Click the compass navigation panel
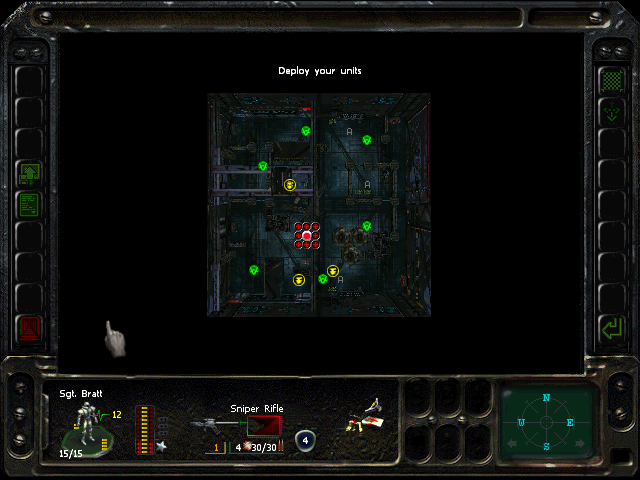This screenshot has width=640, height=480. click(546, 421)
